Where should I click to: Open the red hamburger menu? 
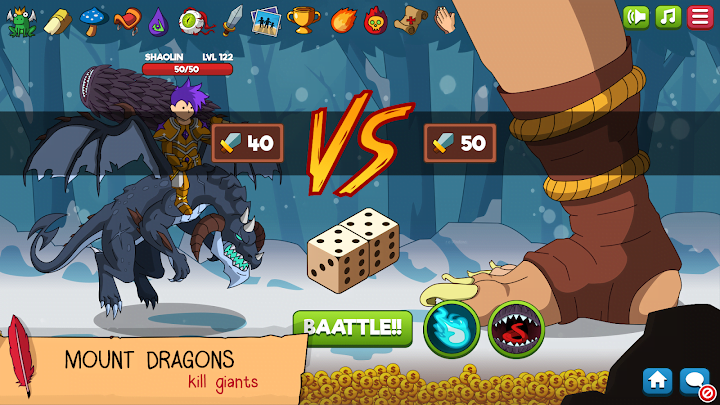pos(700,17)
